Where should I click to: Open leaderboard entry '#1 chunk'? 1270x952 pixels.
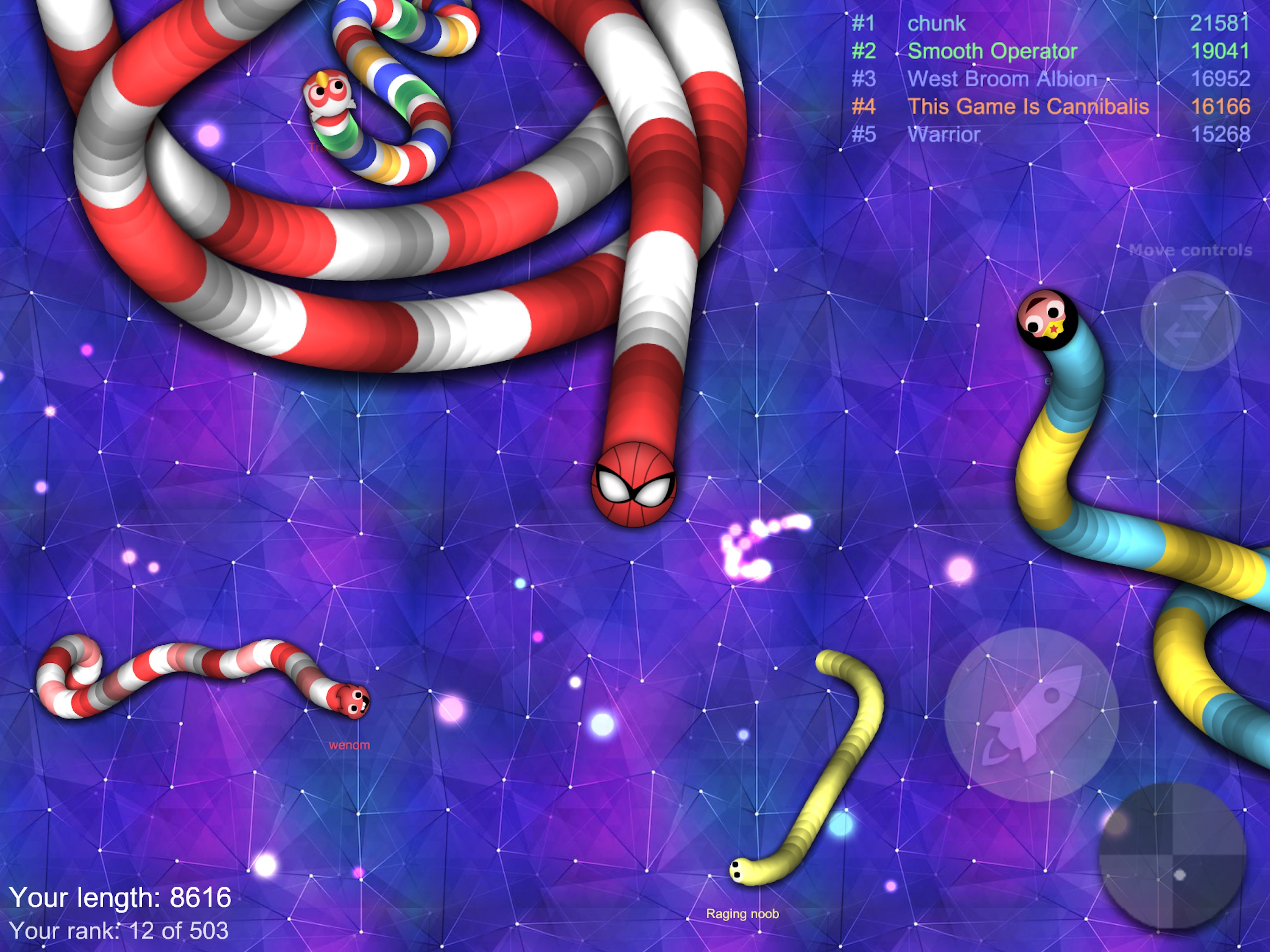936,23
